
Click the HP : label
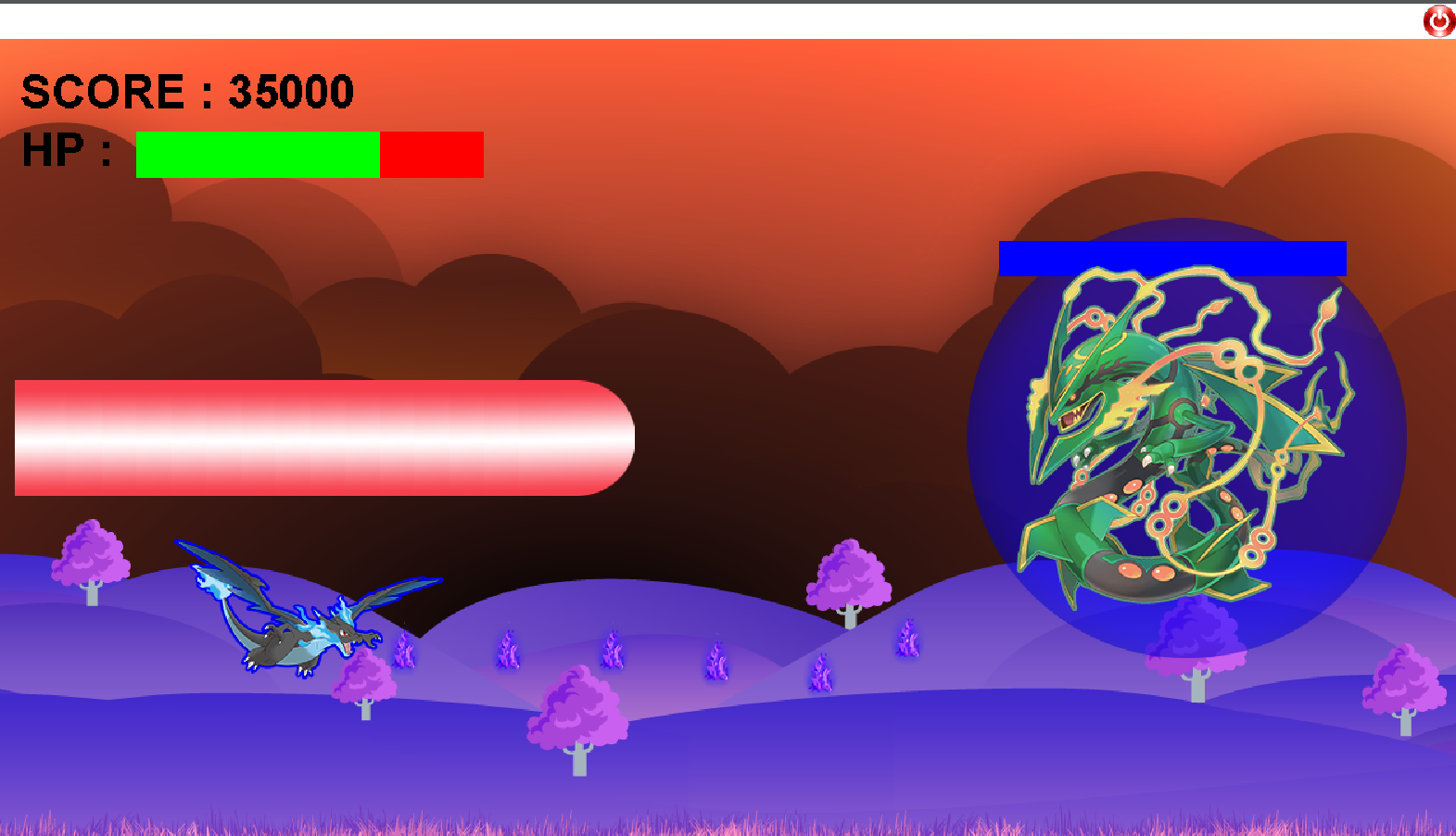[65, 148]
